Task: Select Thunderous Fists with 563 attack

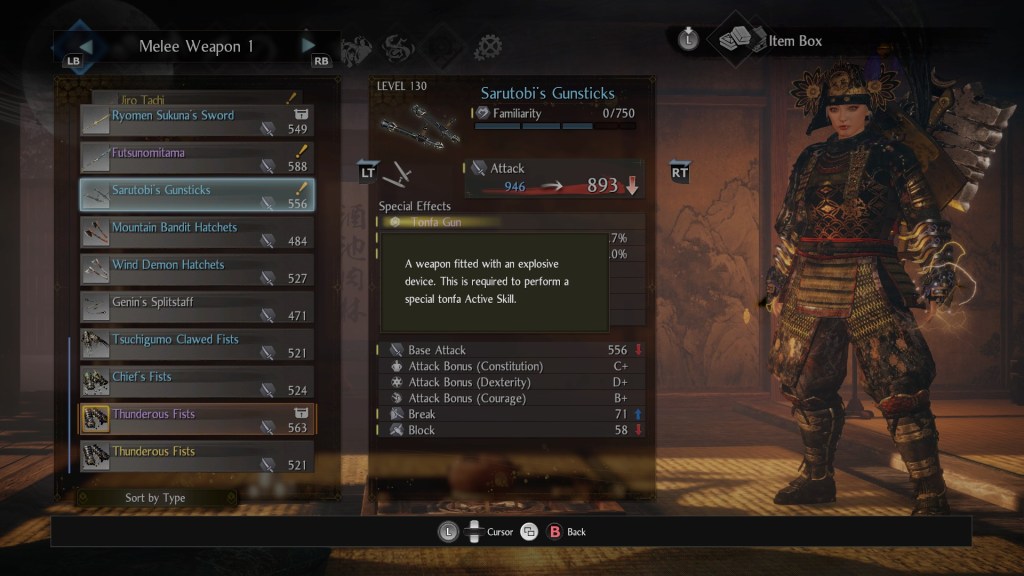Action: click(197, 419)
